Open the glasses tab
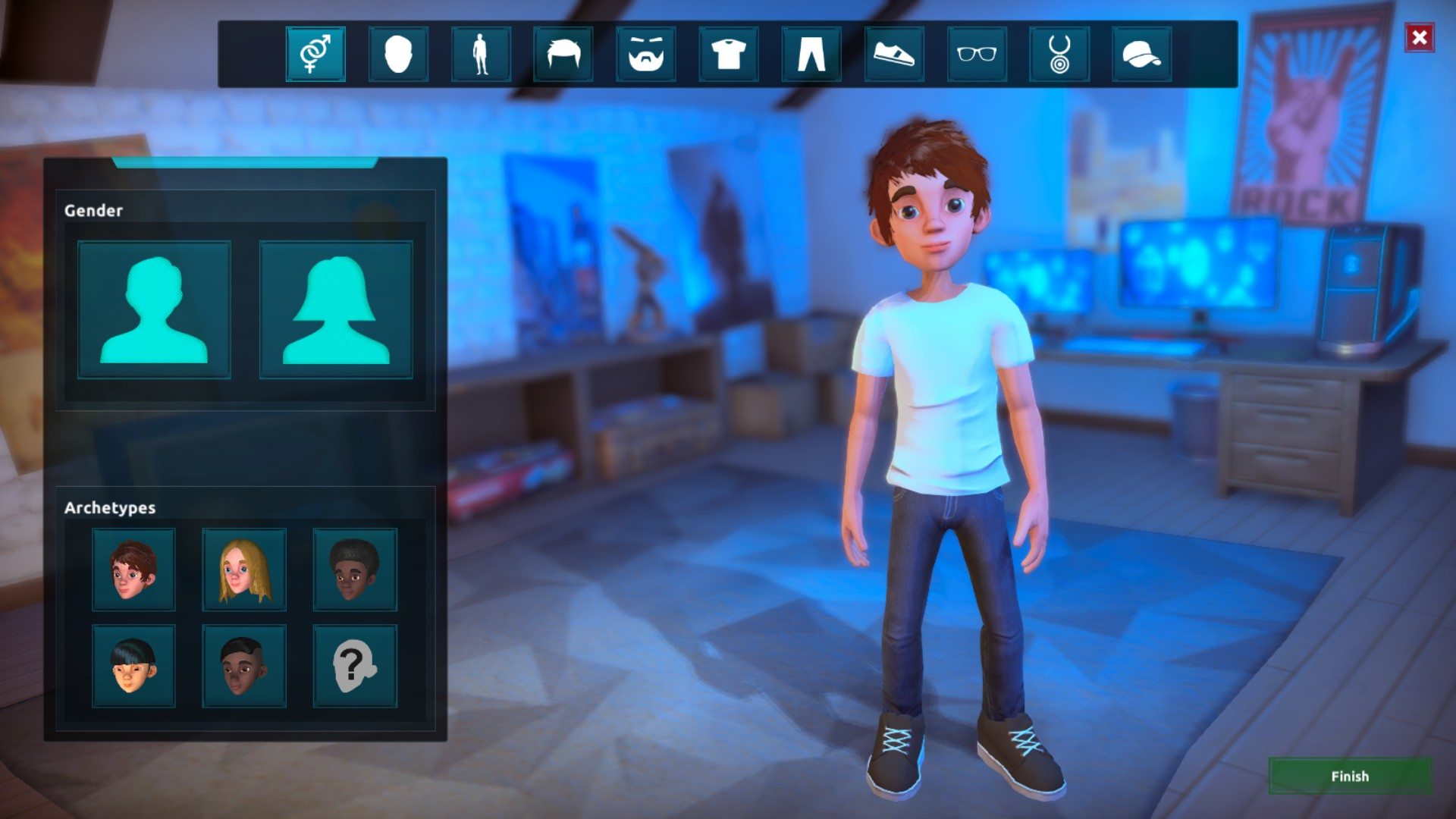This screenshot has height=819, width=1456. [x=977, y=54]
